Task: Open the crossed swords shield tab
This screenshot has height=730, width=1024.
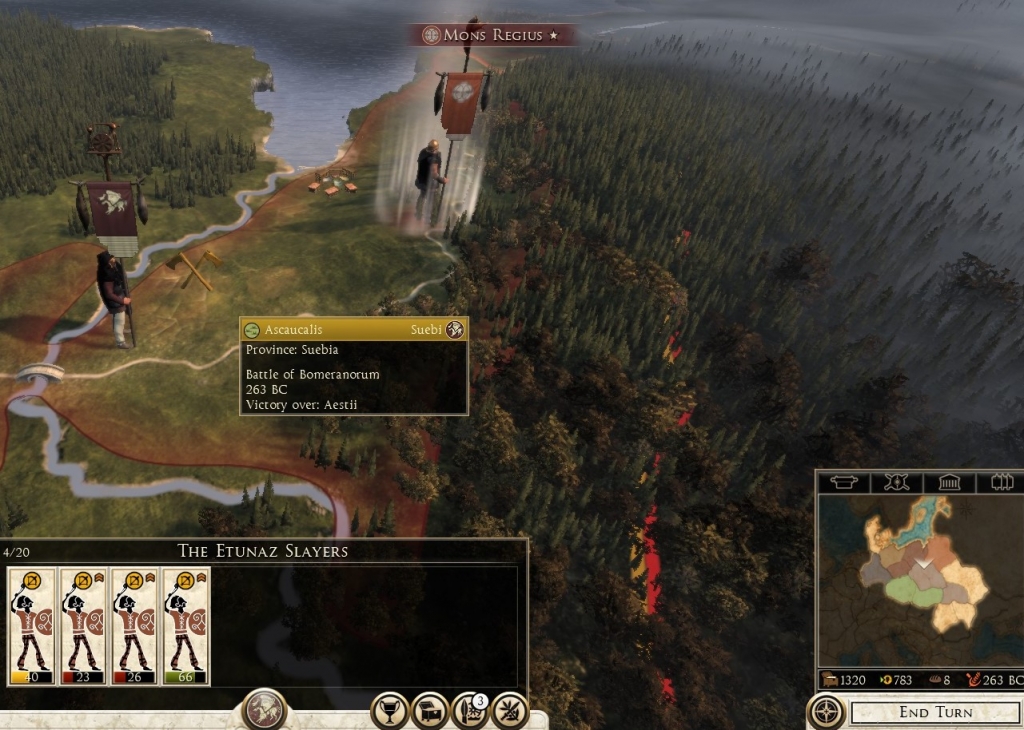Action: coord(896,482)
